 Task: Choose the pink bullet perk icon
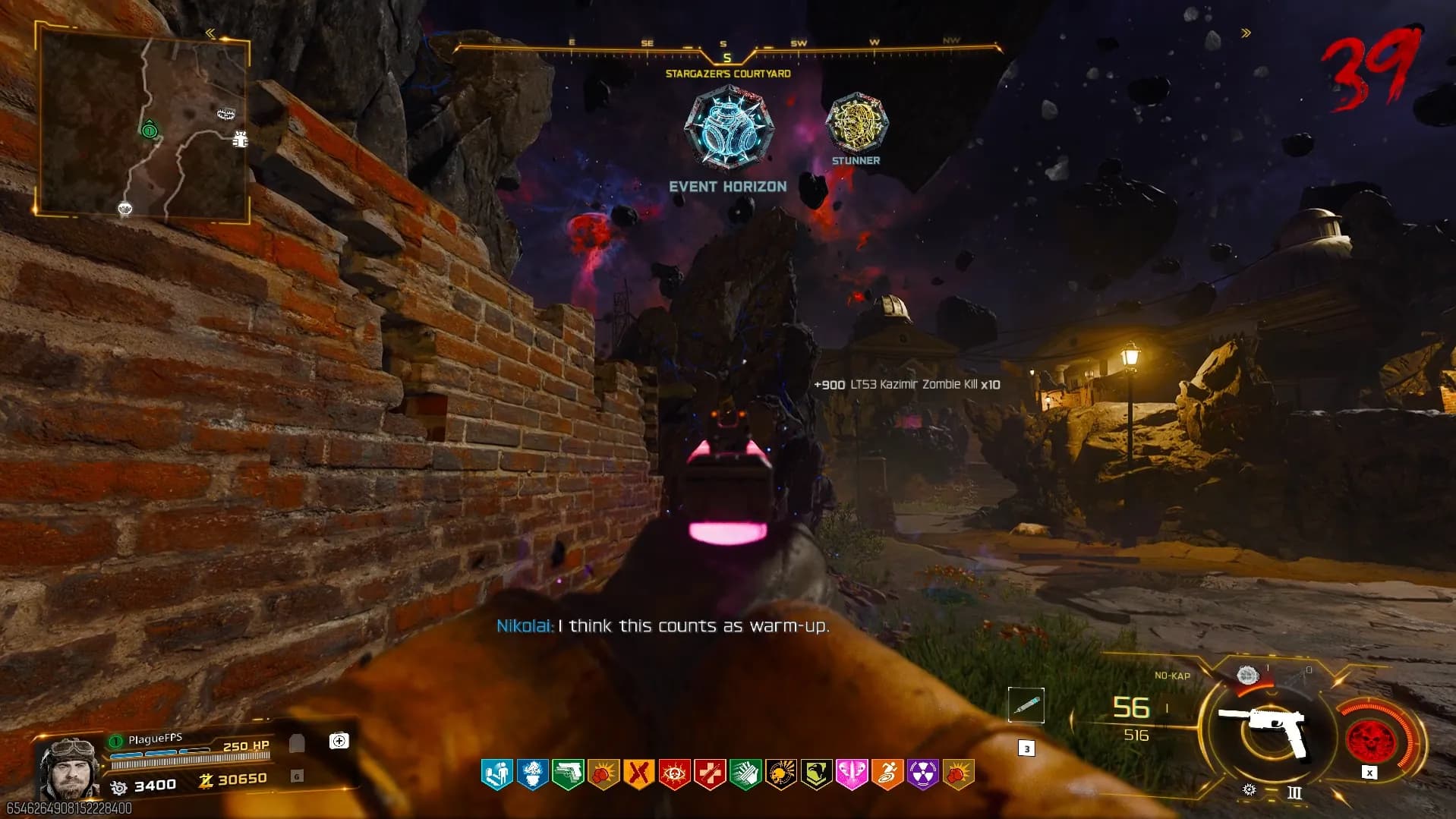point(851,774)
